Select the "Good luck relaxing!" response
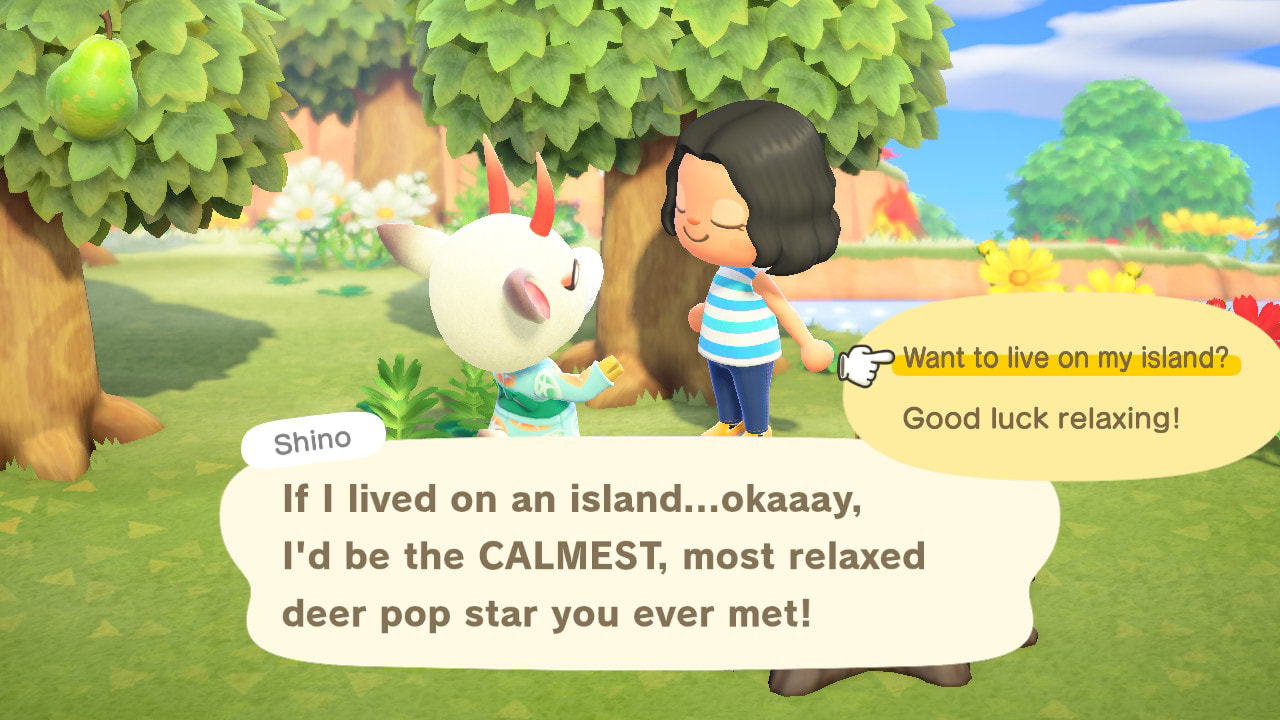This screenshot has height=720, width=1280. pos(1040,418)
